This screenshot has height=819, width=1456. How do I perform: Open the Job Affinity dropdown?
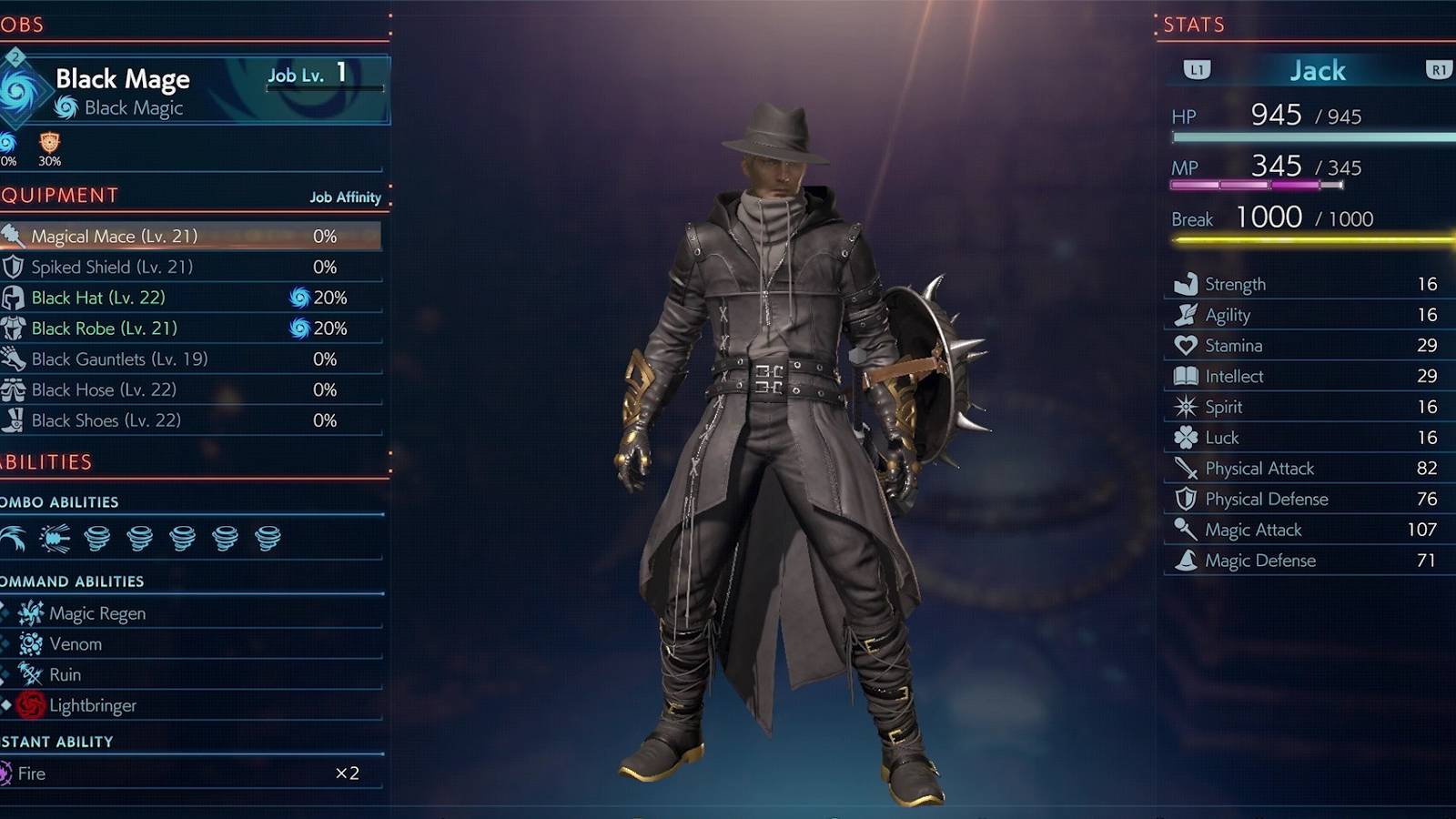point(344,197)
